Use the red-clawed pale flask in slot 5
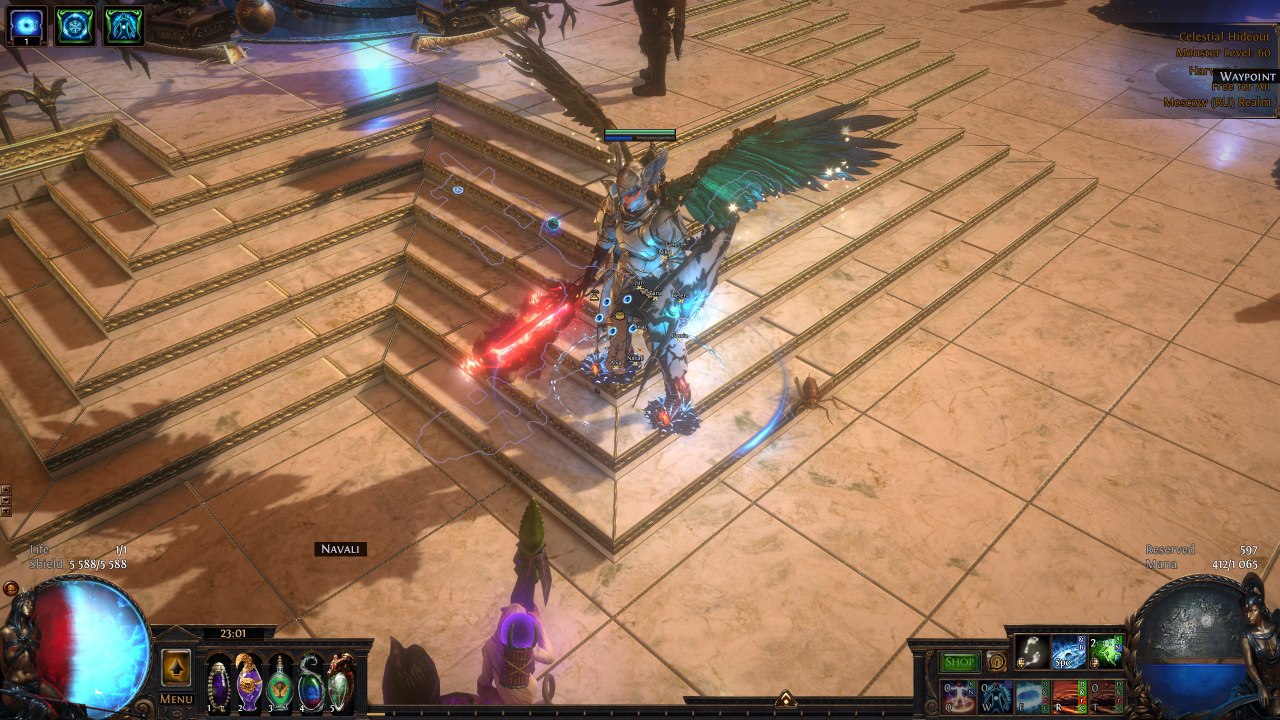This screenshot has height=720, width=1280. [x=341, y=683]
